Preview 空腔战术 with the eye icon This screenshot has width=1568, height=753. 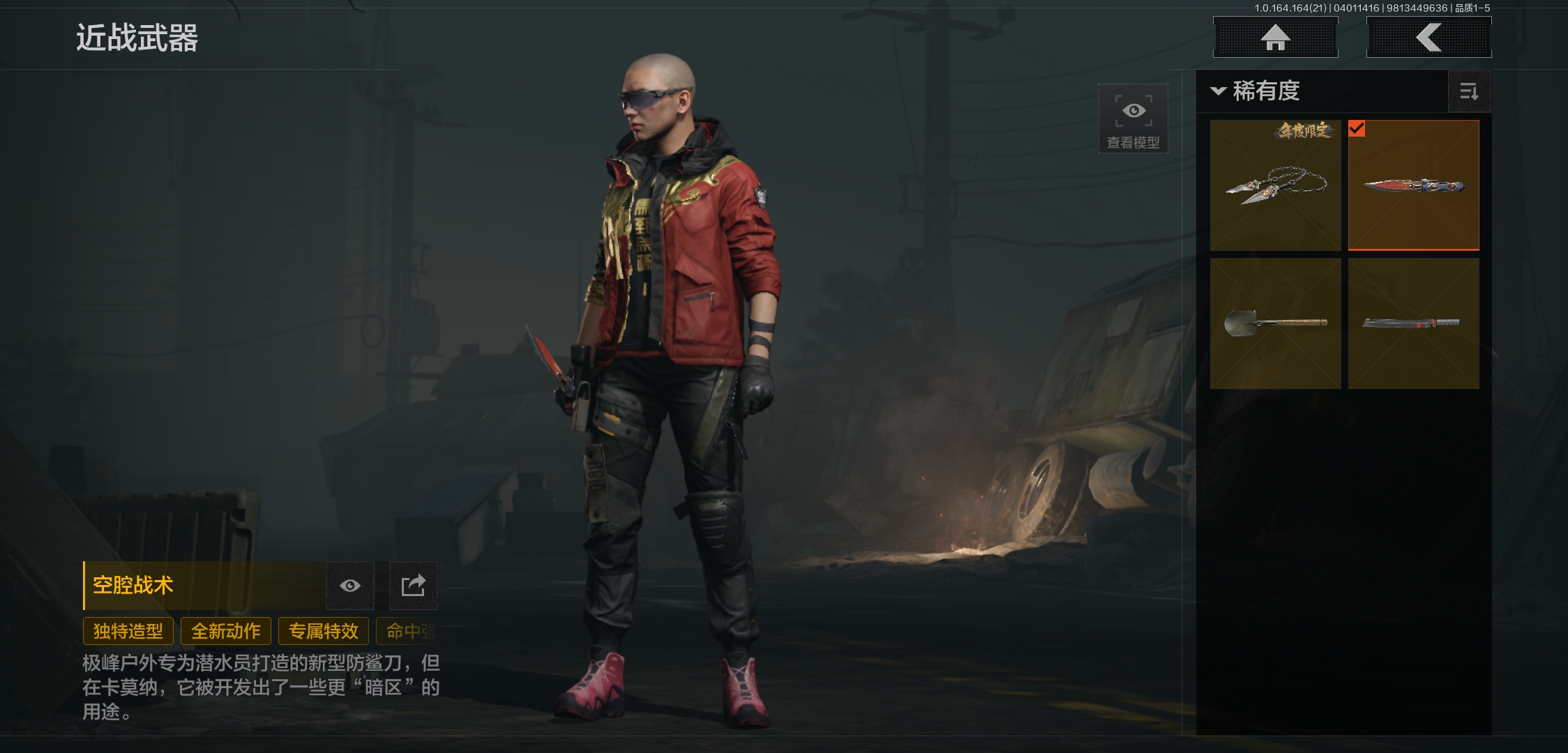(x=350, y=586)
